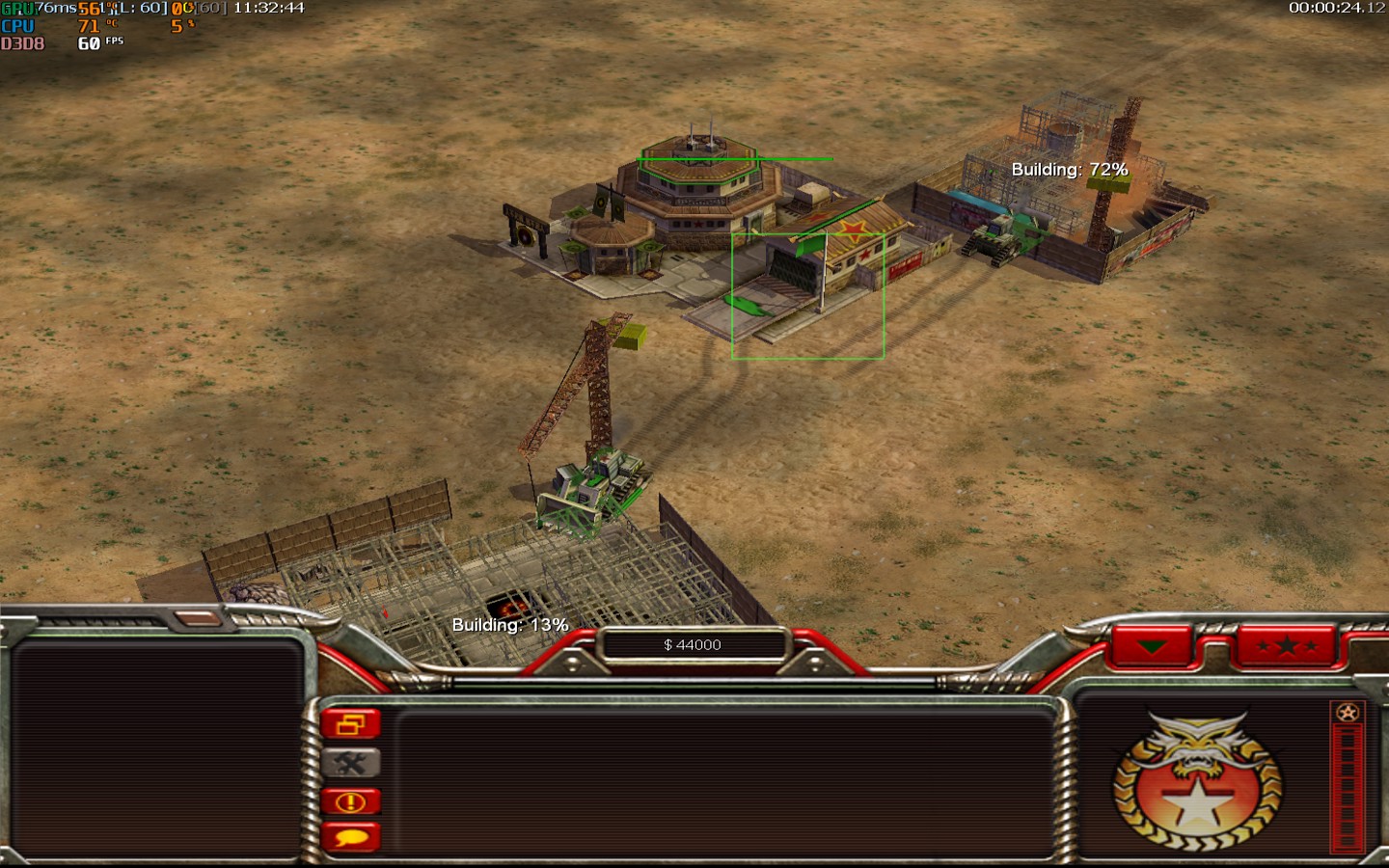
Task: Place a beacon with the exclamation mark button
Action: pos(350,801)
